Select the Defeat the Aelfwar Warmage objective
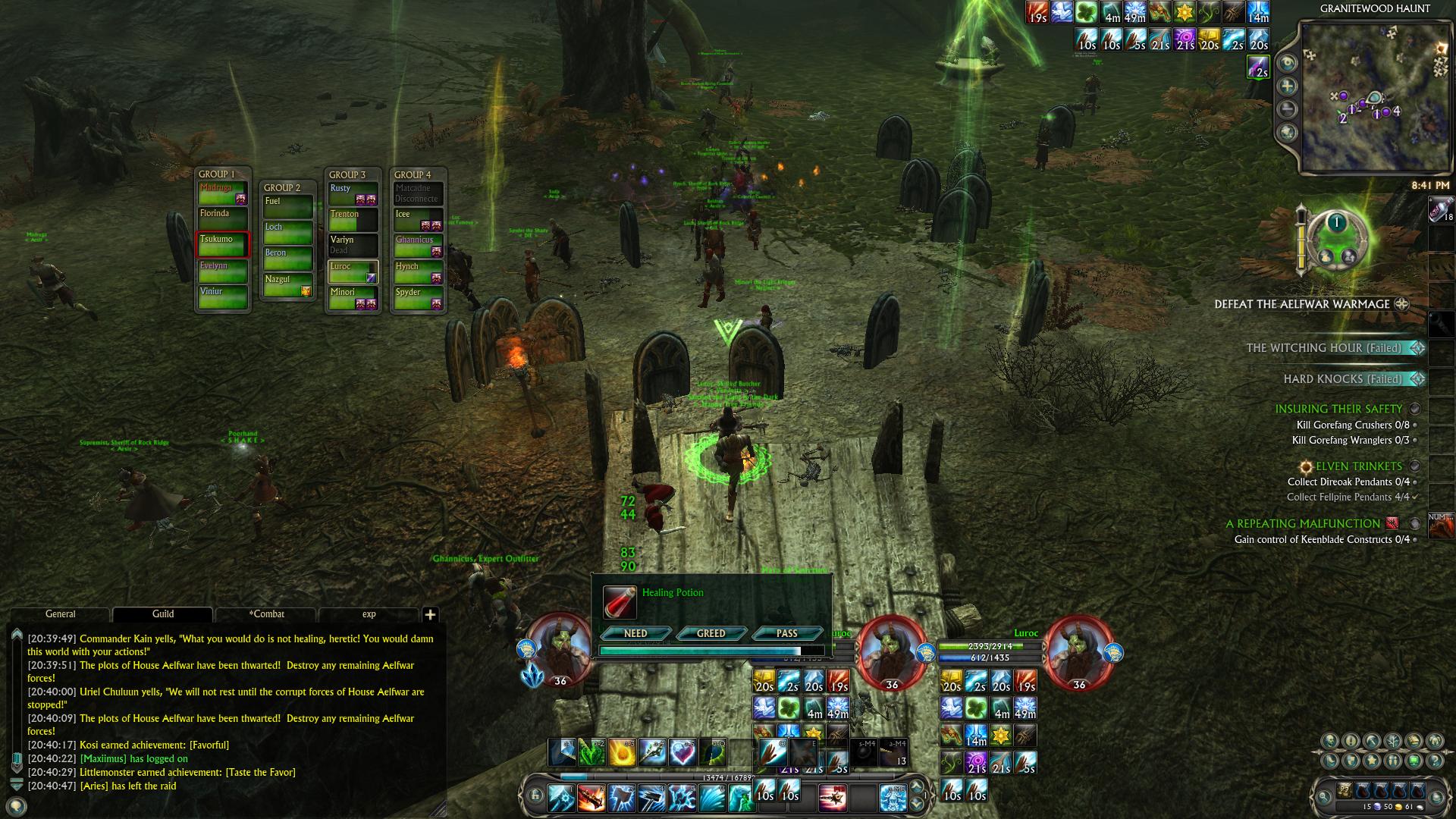Viewport: 1456px width, 819px height. 1302,304
